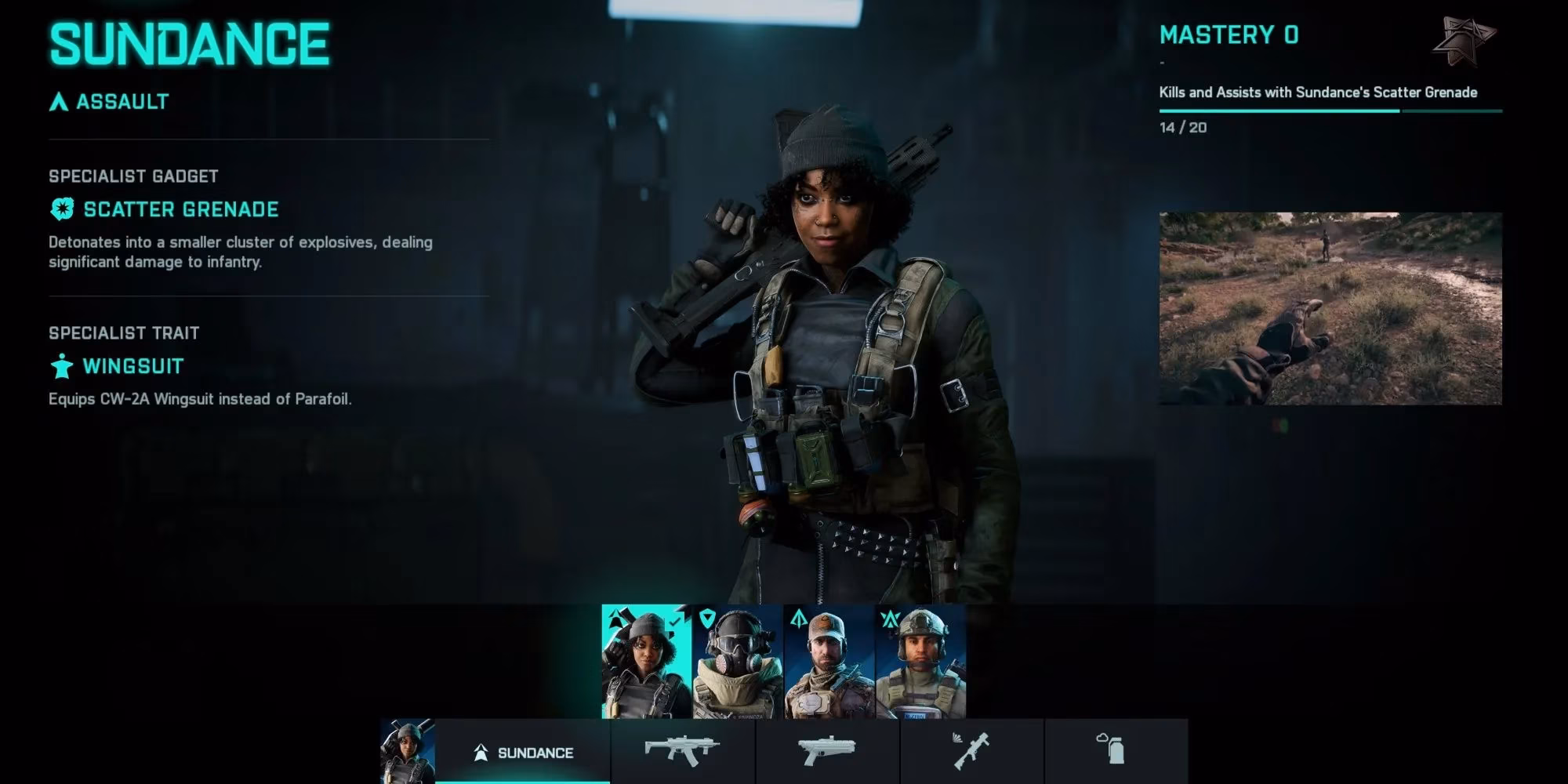Pick the bearded specialist wearing a cap
The width and height of the screenshot is (1568, 784).
(x=829, y=662)
